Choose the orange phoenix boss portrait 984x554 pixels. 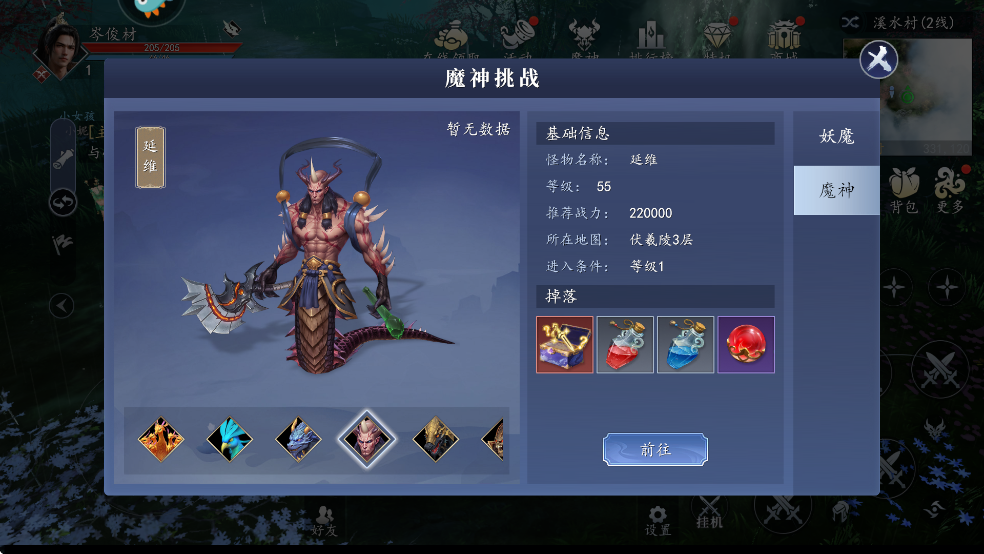pyautogui.click(x=160, y=439)
